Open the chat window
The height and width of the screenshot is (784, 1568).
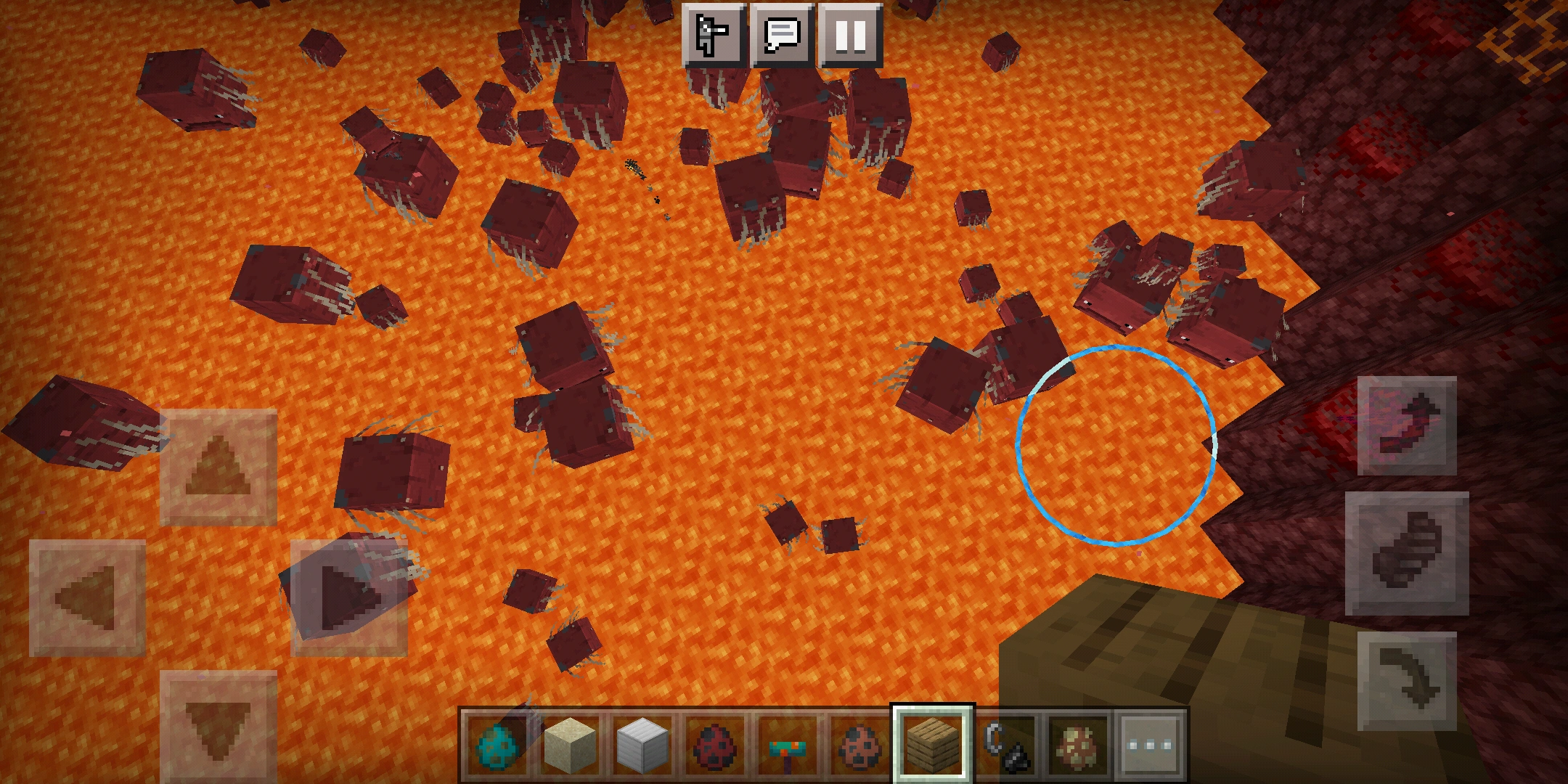tap(782, 34)
